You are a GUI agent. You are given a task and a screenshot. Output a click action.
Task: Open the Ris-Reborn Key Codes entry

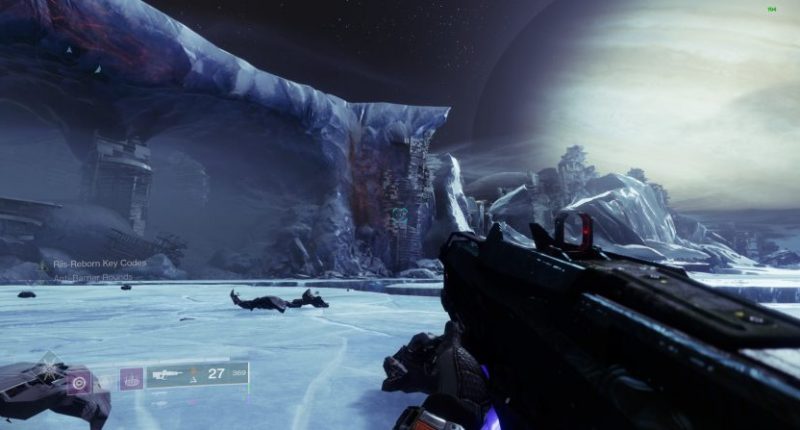(102, 265)
